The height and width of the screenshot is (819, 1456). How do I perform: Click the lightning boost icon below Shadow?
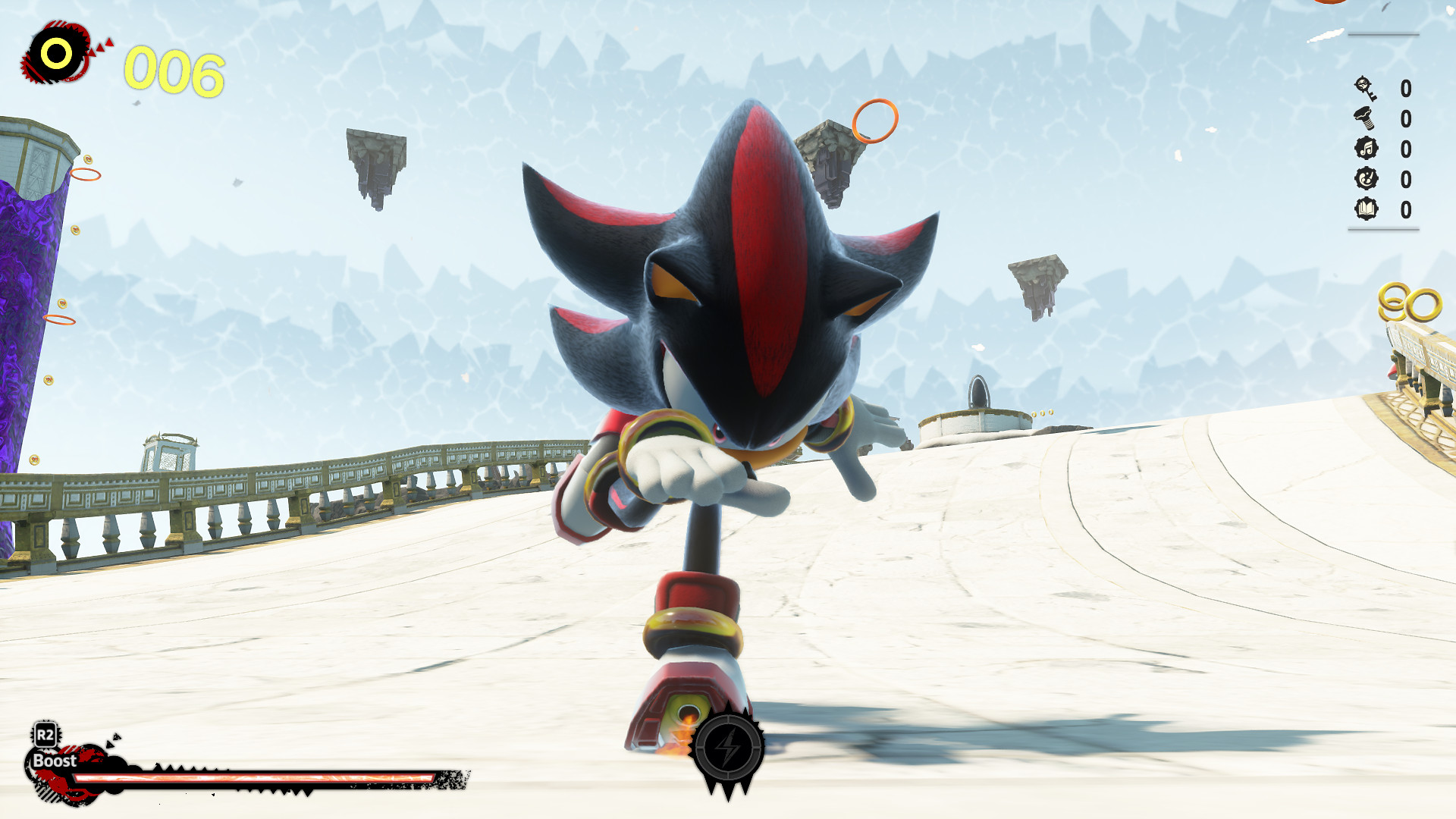727,747
